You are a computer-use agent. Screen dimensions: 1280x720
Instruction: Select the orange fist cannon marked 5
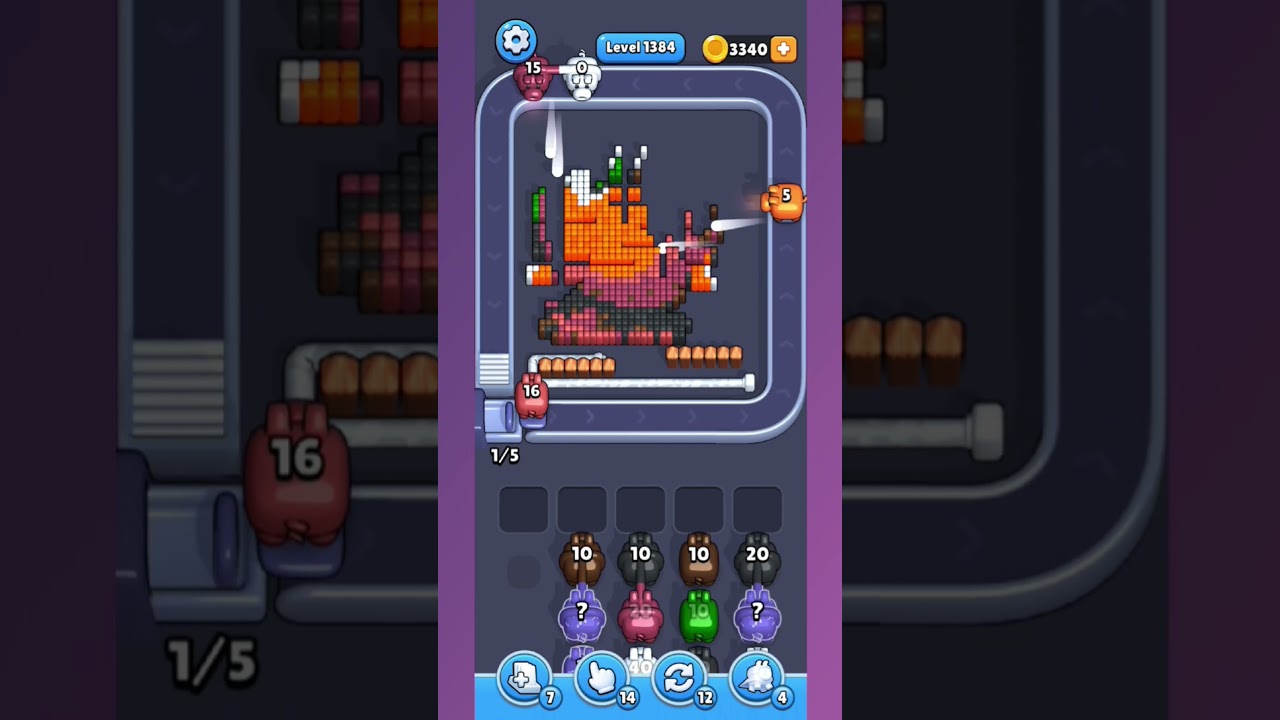784,202
